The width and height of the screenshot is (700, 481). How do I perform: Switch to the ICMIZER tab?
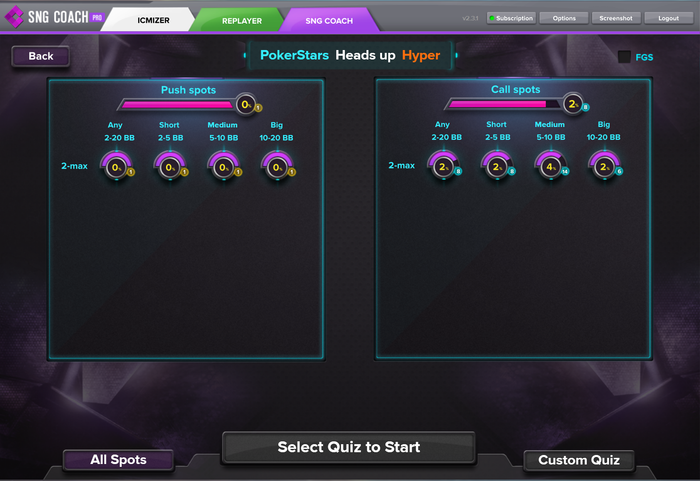click(x=151, y=20)
